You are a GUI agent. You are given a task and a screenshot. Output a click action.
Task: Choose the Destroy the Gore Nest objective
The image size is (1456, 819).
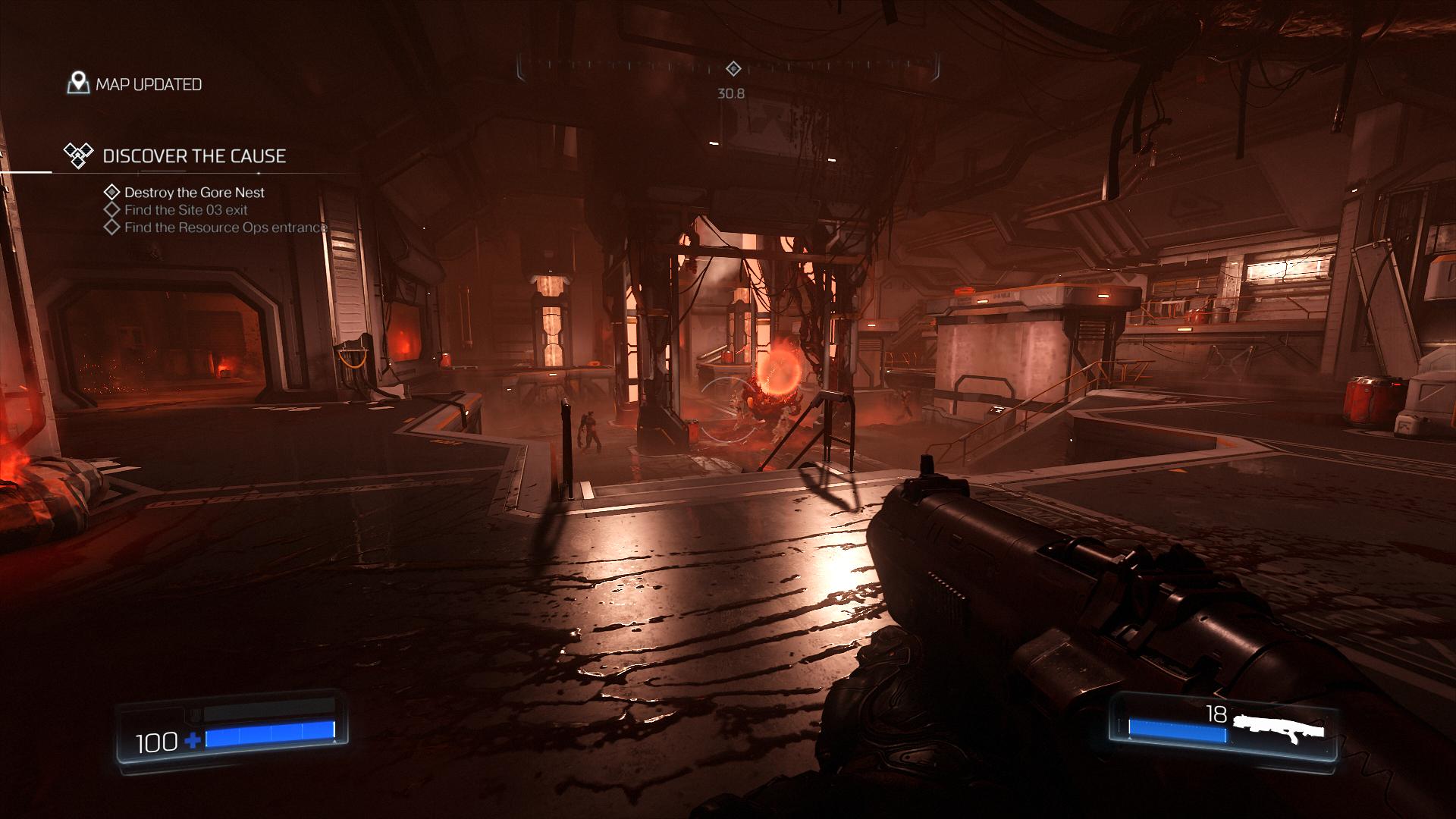pyautogui.click(x=194, y=193)
